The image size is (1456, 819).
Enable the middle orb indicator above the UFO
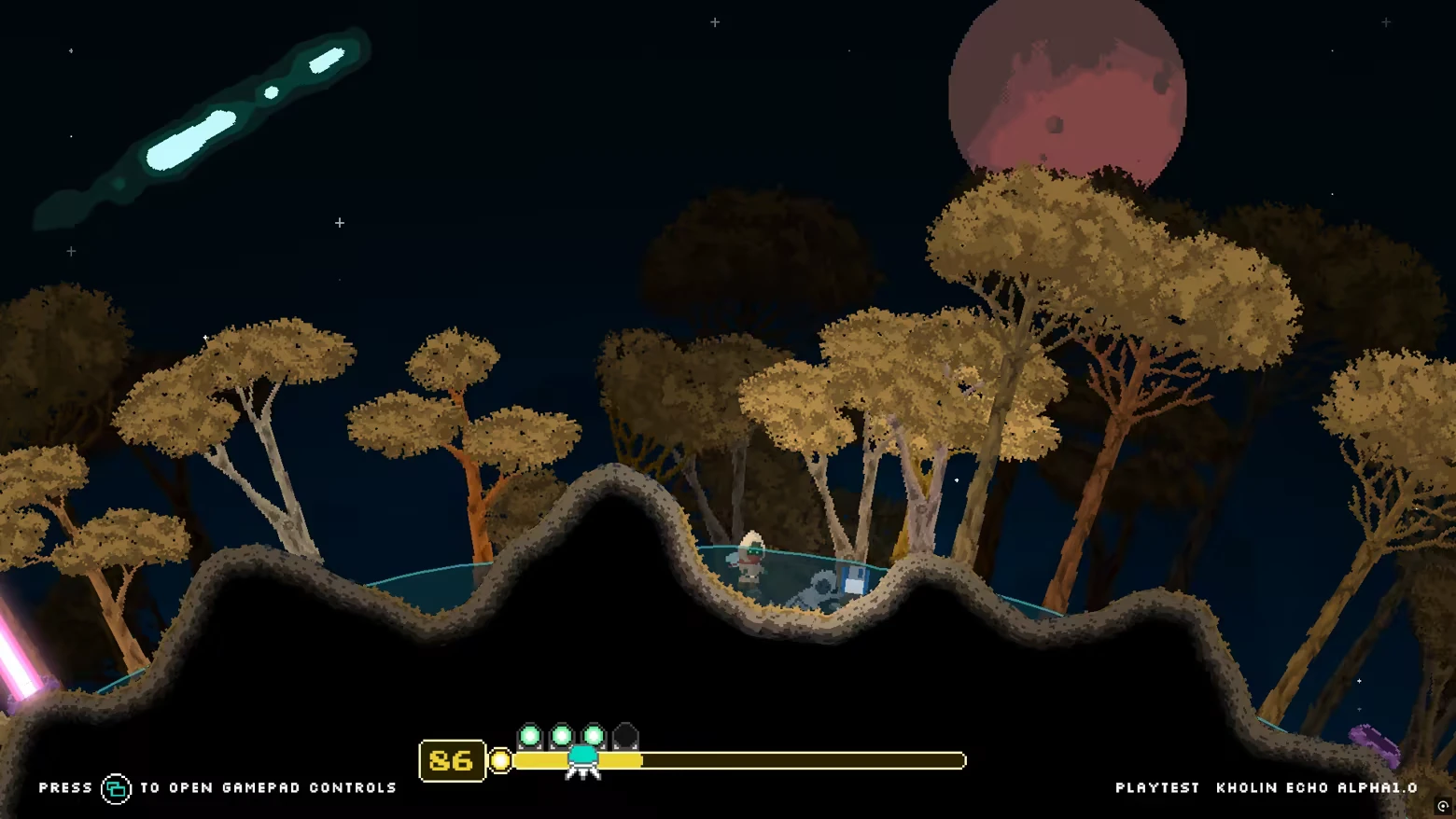(x=561, y=734)
